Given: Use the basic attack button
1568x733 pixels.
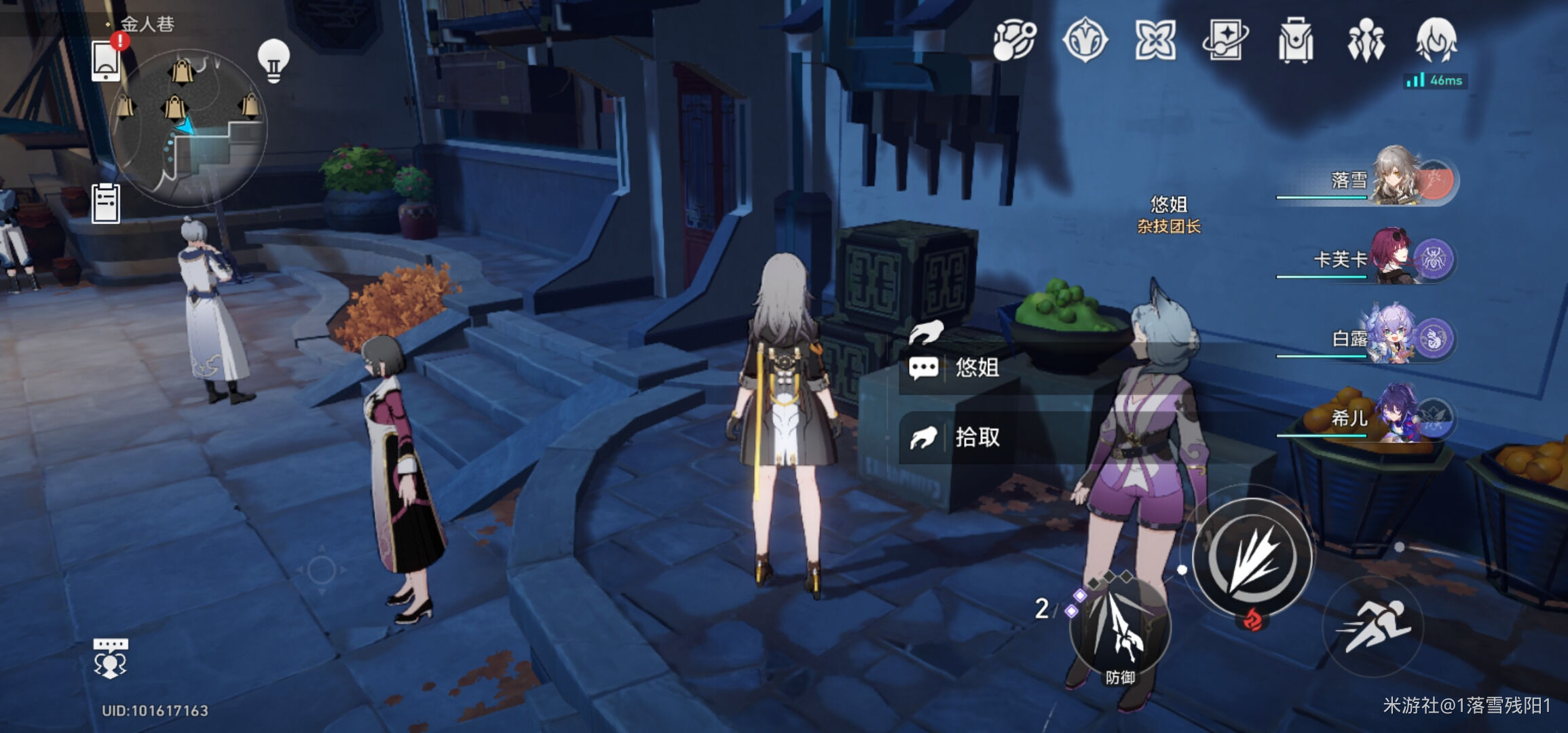Looking at the screenshot, I should click(x=1252, y=558).
